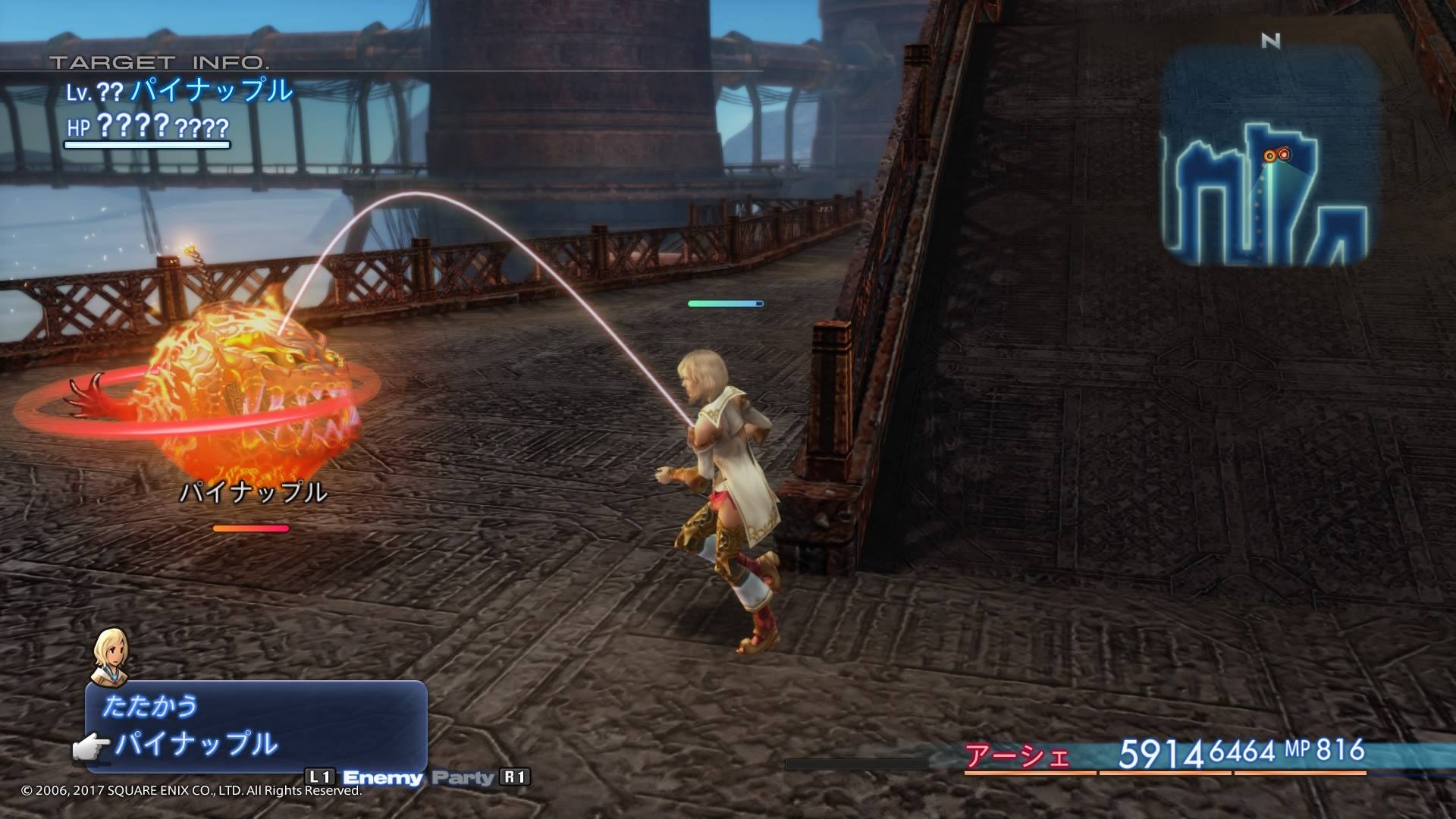Select アーシェ in the party status row

coord(1017,756)
